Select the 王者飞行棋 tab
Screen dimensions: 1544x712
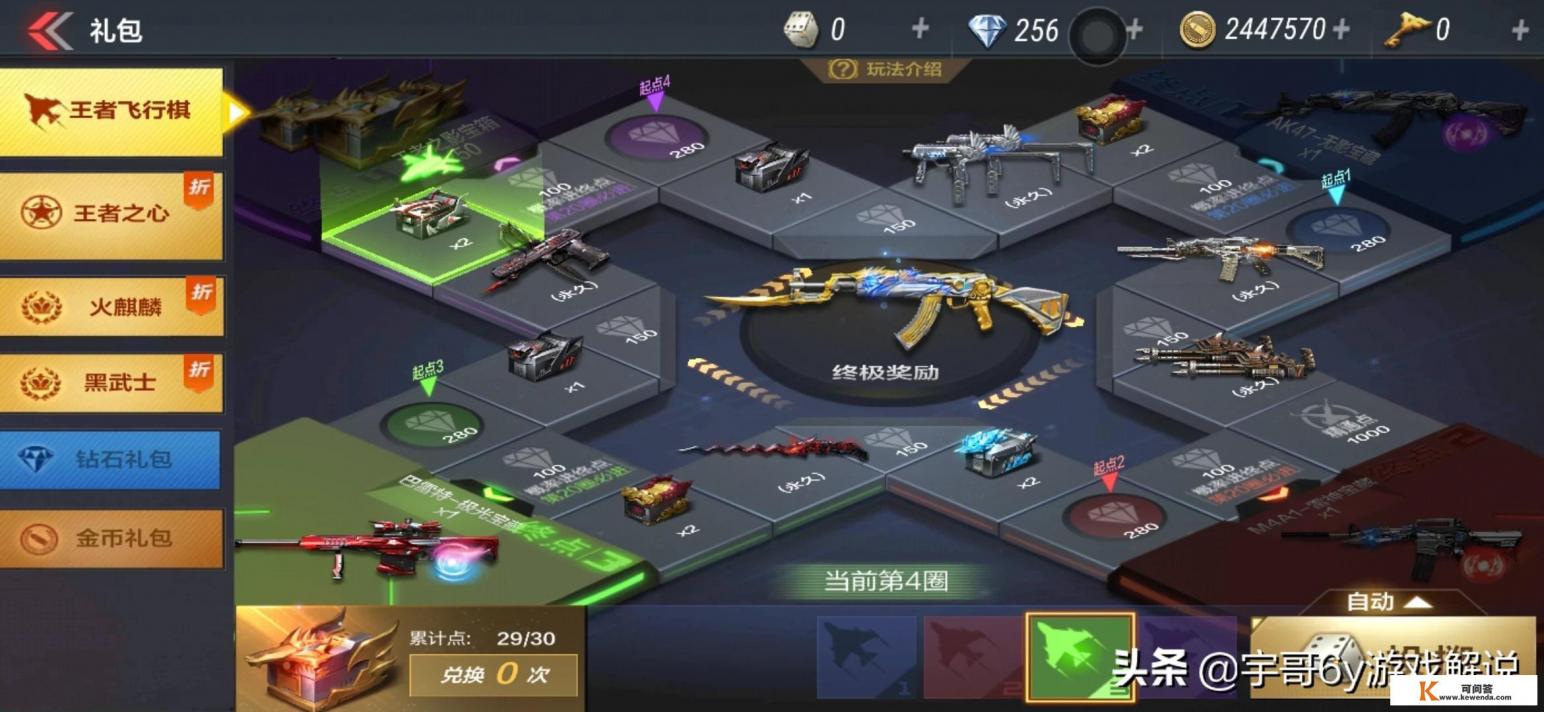click(112, 111)
